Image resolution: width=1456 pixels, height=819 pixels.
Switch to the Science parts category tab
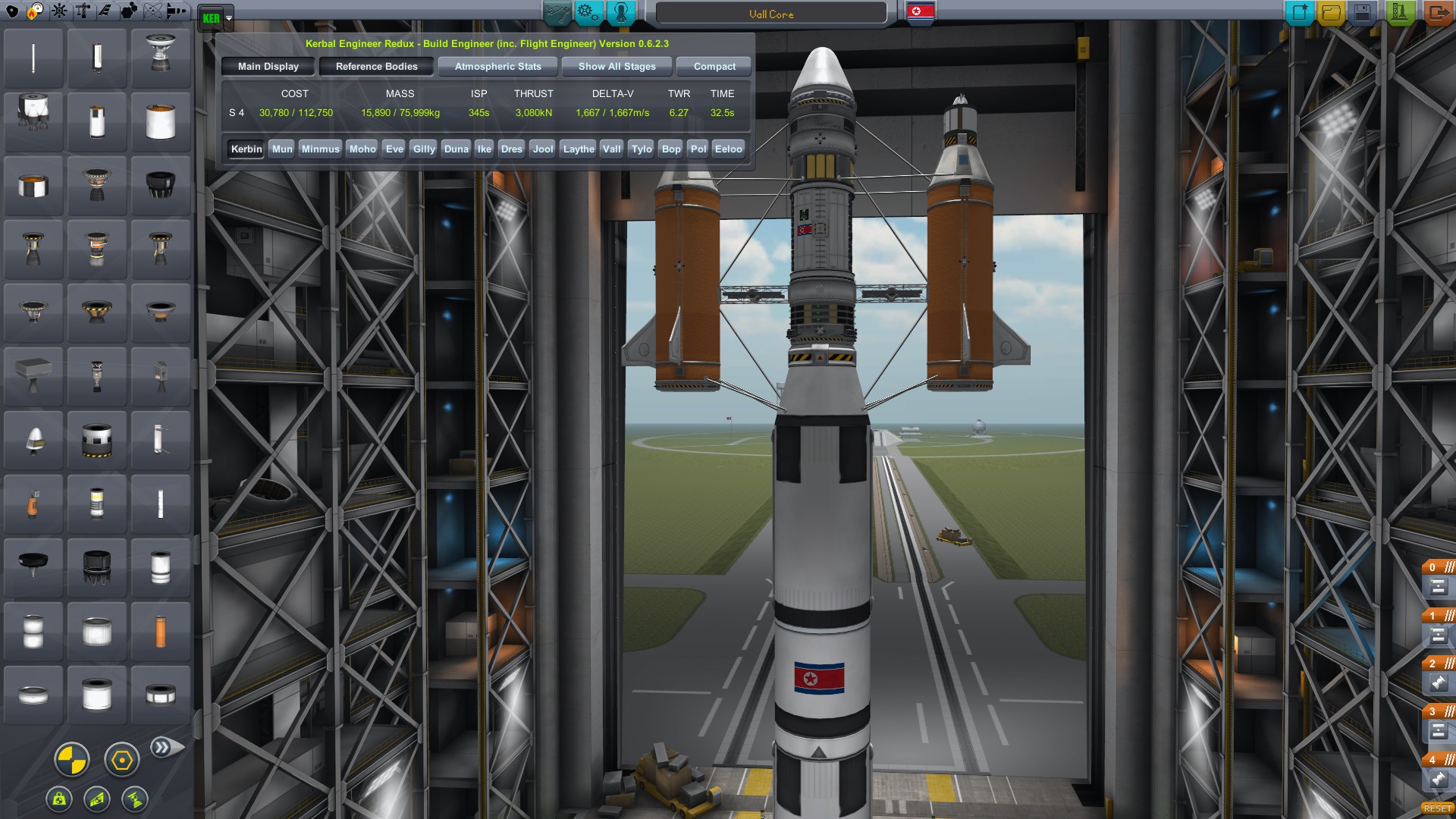(152, 11)
